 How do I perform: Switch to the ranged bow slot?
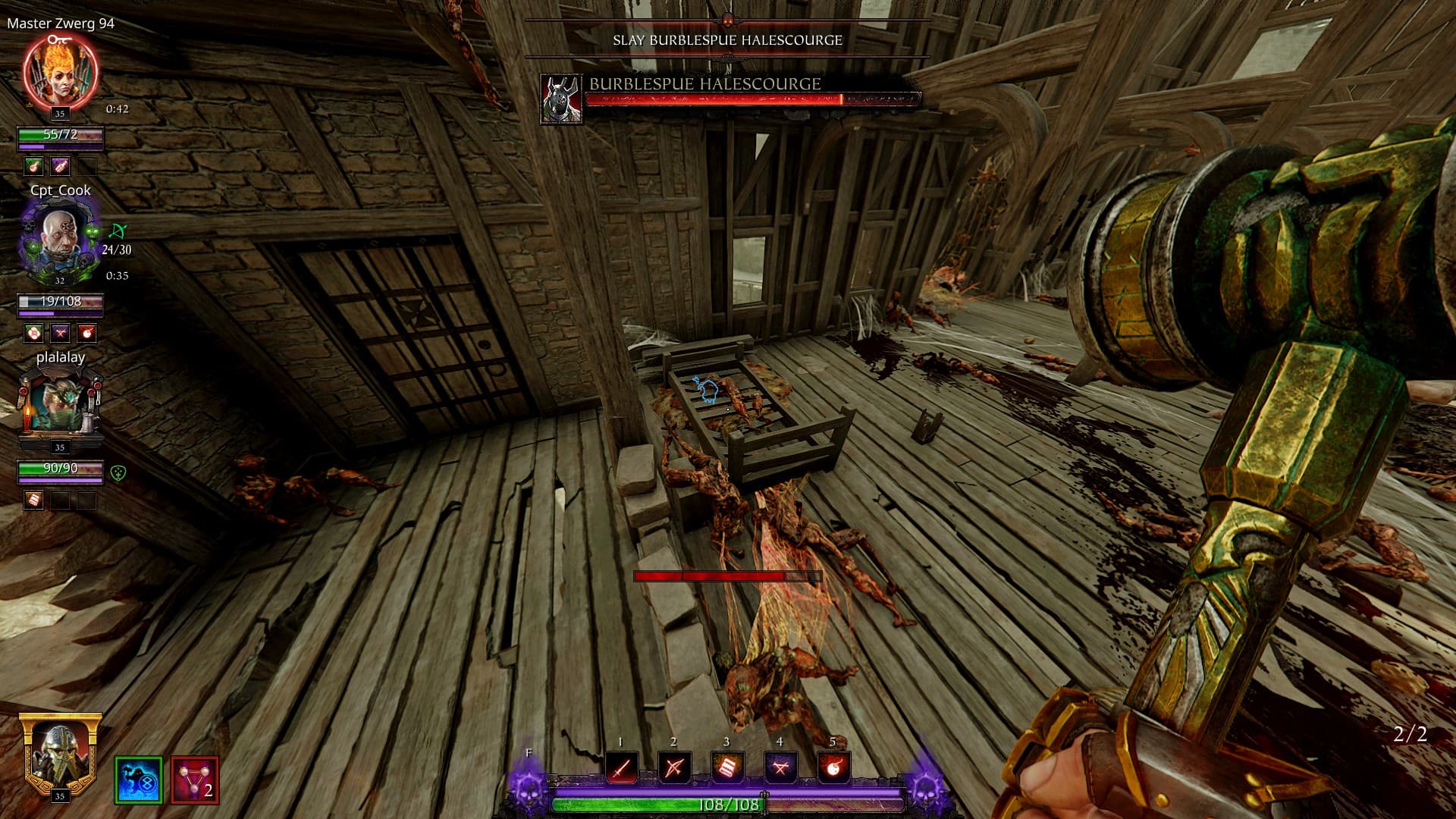(673, 768)
